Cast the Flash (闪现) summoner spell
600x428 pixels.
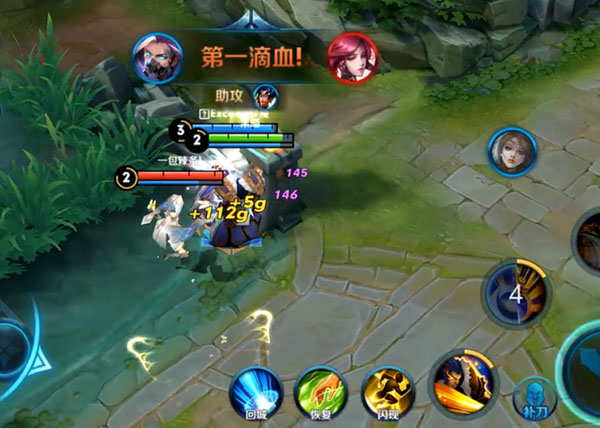[x=388, y=392]
